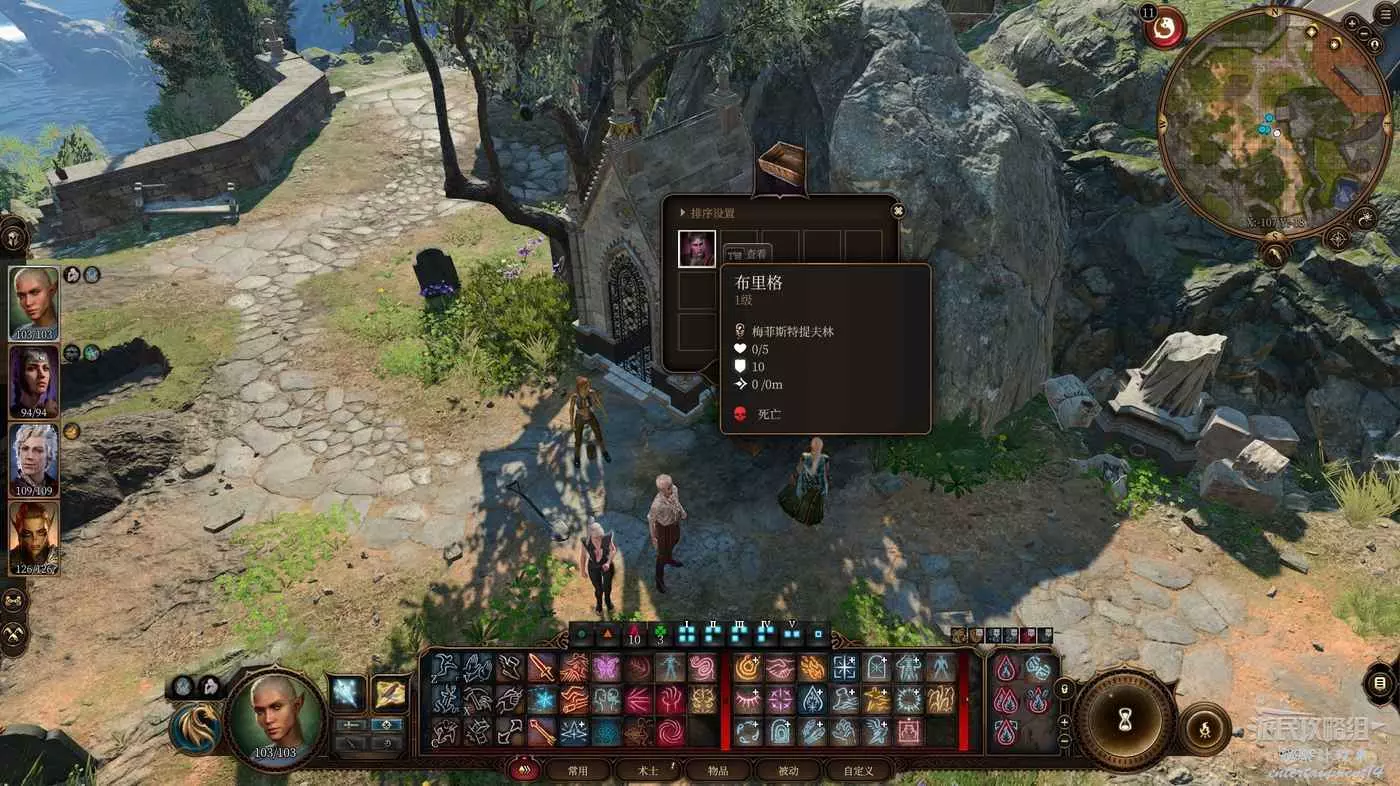
Task: Switch to the 常用 hotbar tab
Action: [577, 771]
